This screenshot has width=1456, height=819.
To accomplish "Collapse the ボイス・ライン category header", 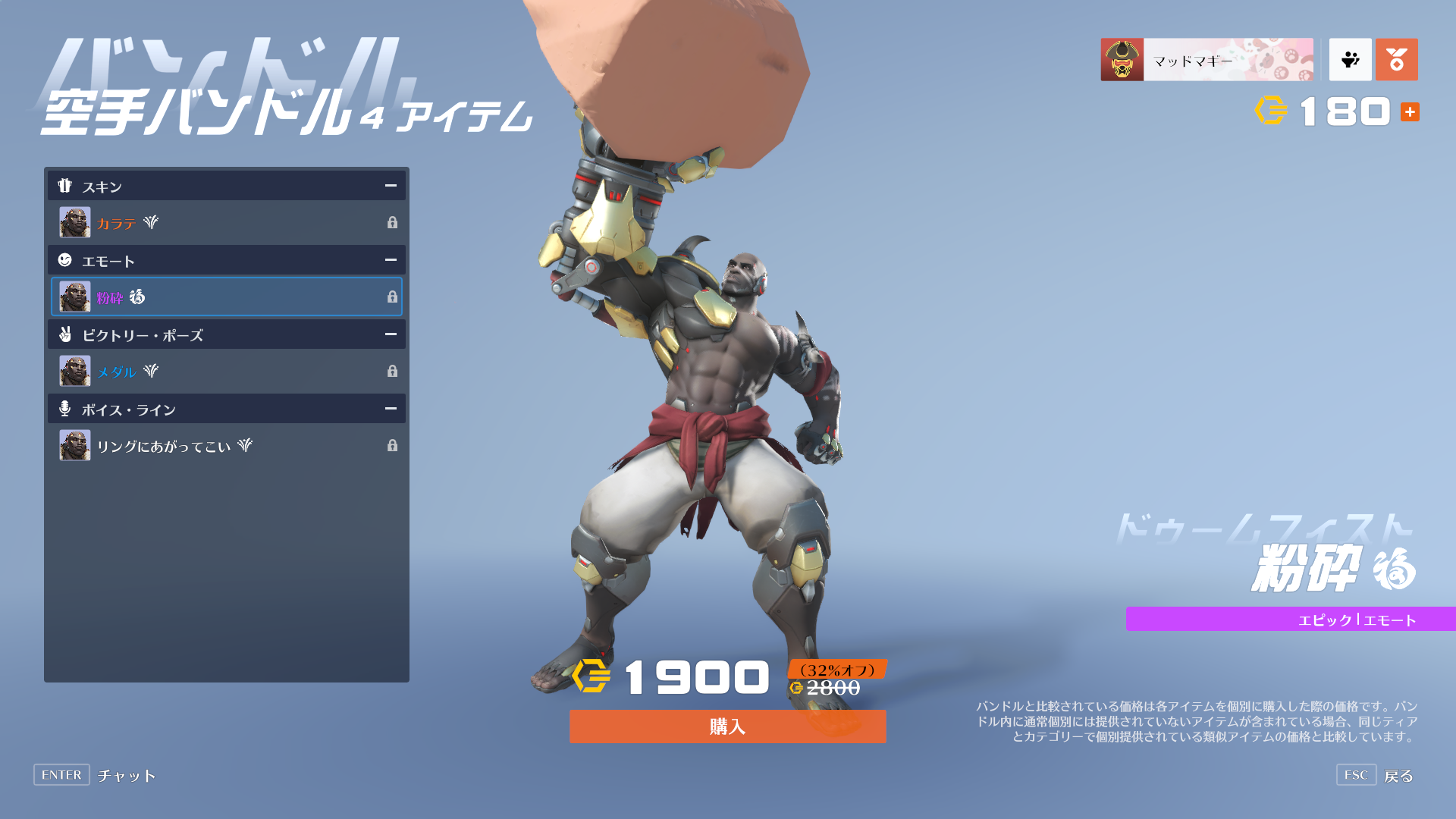I will pyautogui.click(x=391, y=409).
